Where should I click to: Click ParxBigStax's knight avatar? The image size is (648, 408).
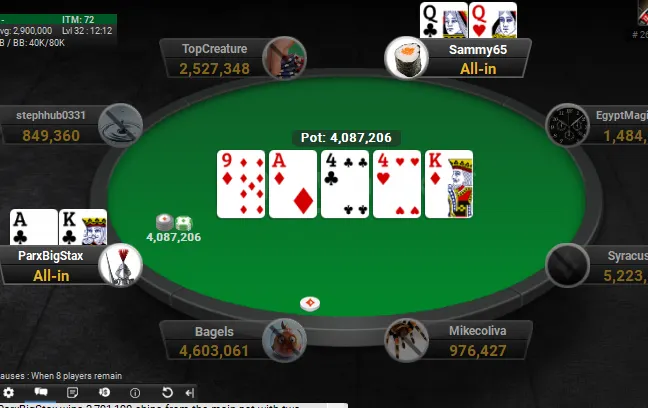(x=121, y=265)
